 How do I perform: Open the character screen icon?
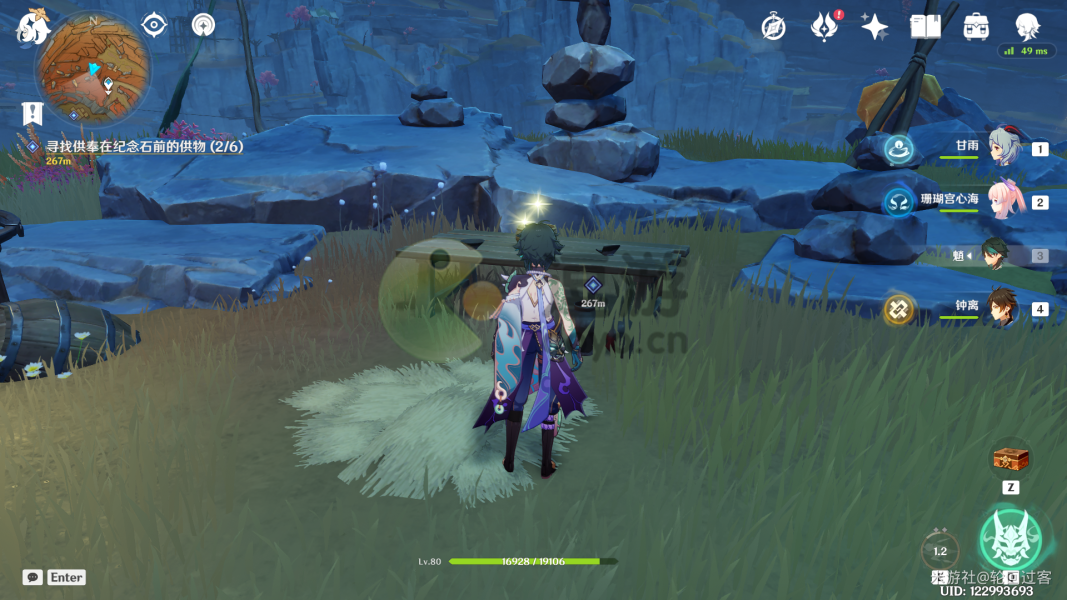point(1027,26)
